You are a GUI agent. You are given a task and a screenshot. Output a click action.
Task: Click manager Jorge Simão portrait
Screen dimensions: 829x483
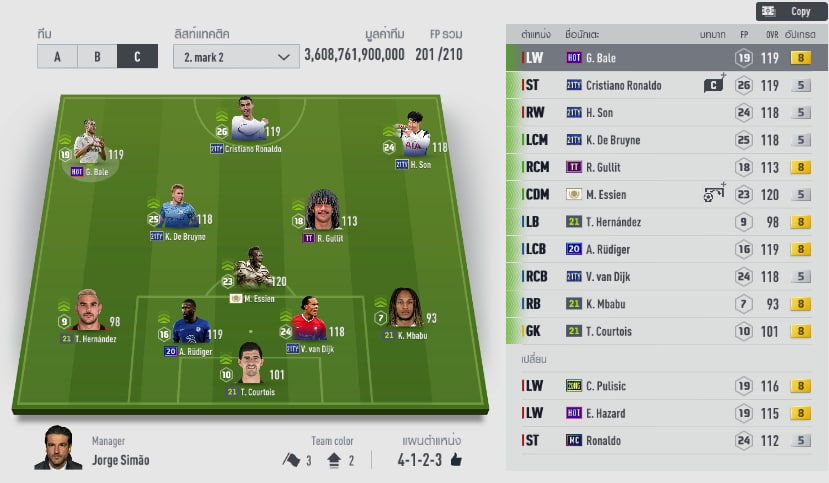click(x=58, y=449)
